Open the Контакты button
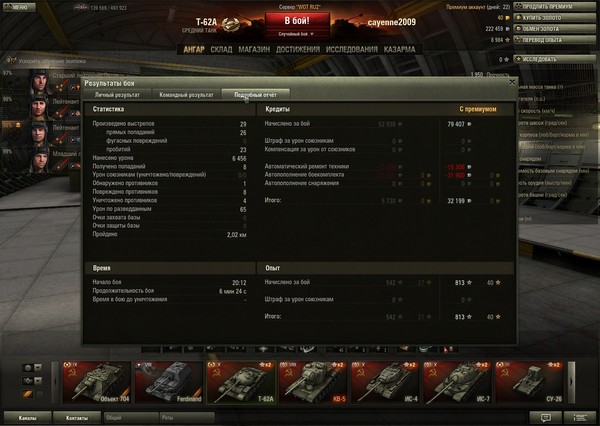 pyautogui.click(x=75, y=416)
